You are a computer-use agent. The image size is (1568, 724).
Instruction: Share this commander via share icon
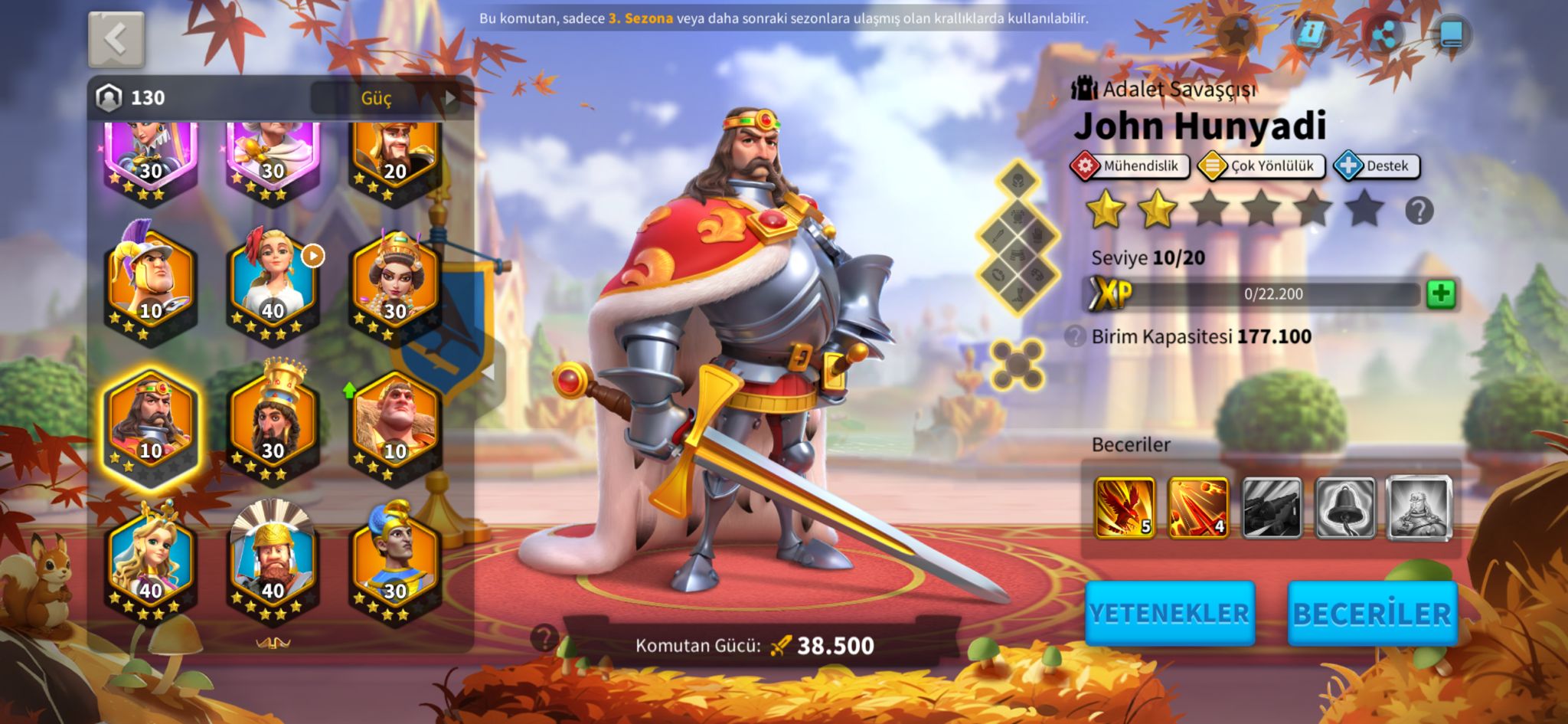pyautogui.click(x=1384, y=34)
